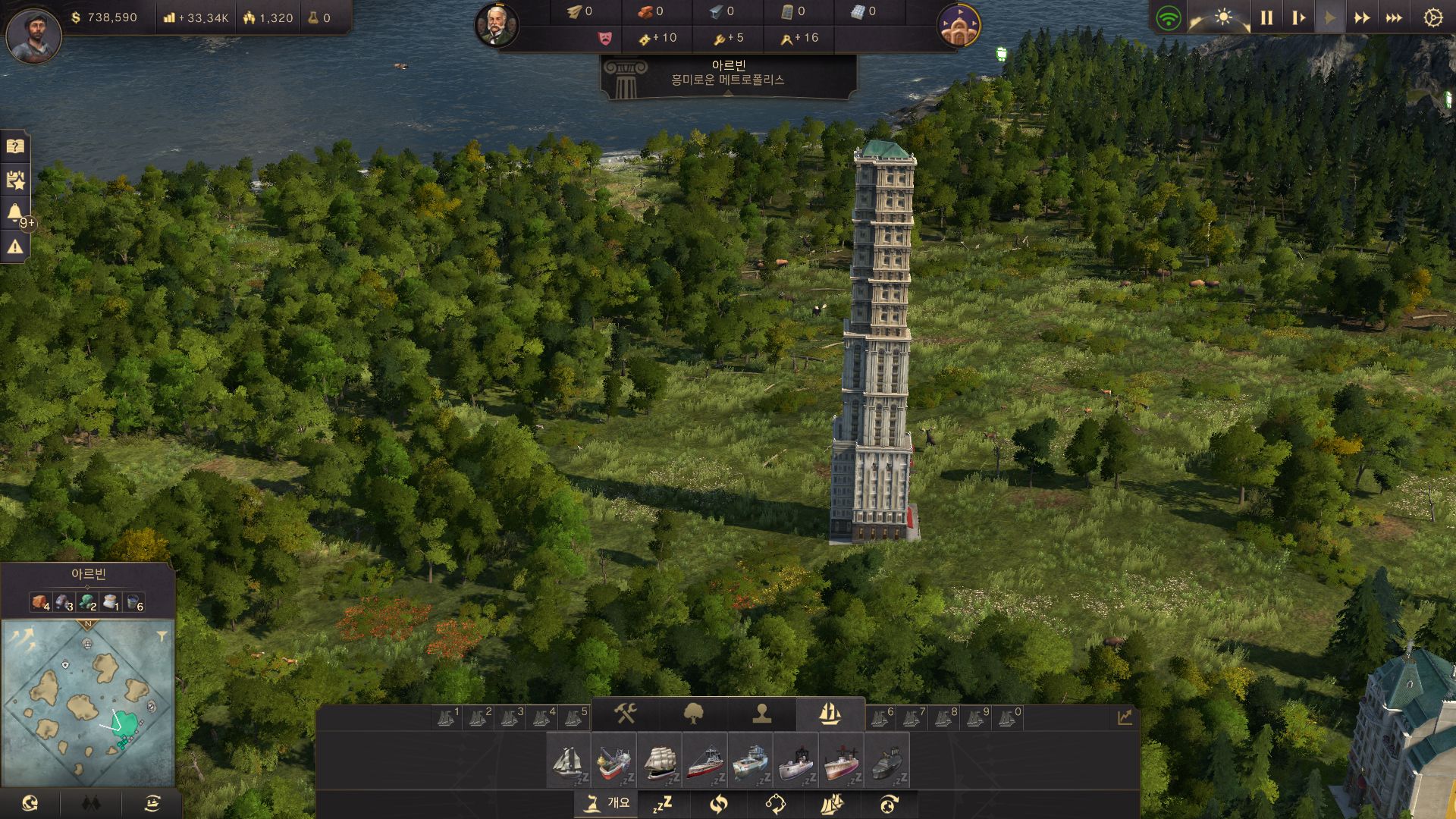1456x819 pixels.
Task: Switch to slow game speed
Action: [1298, 18]
